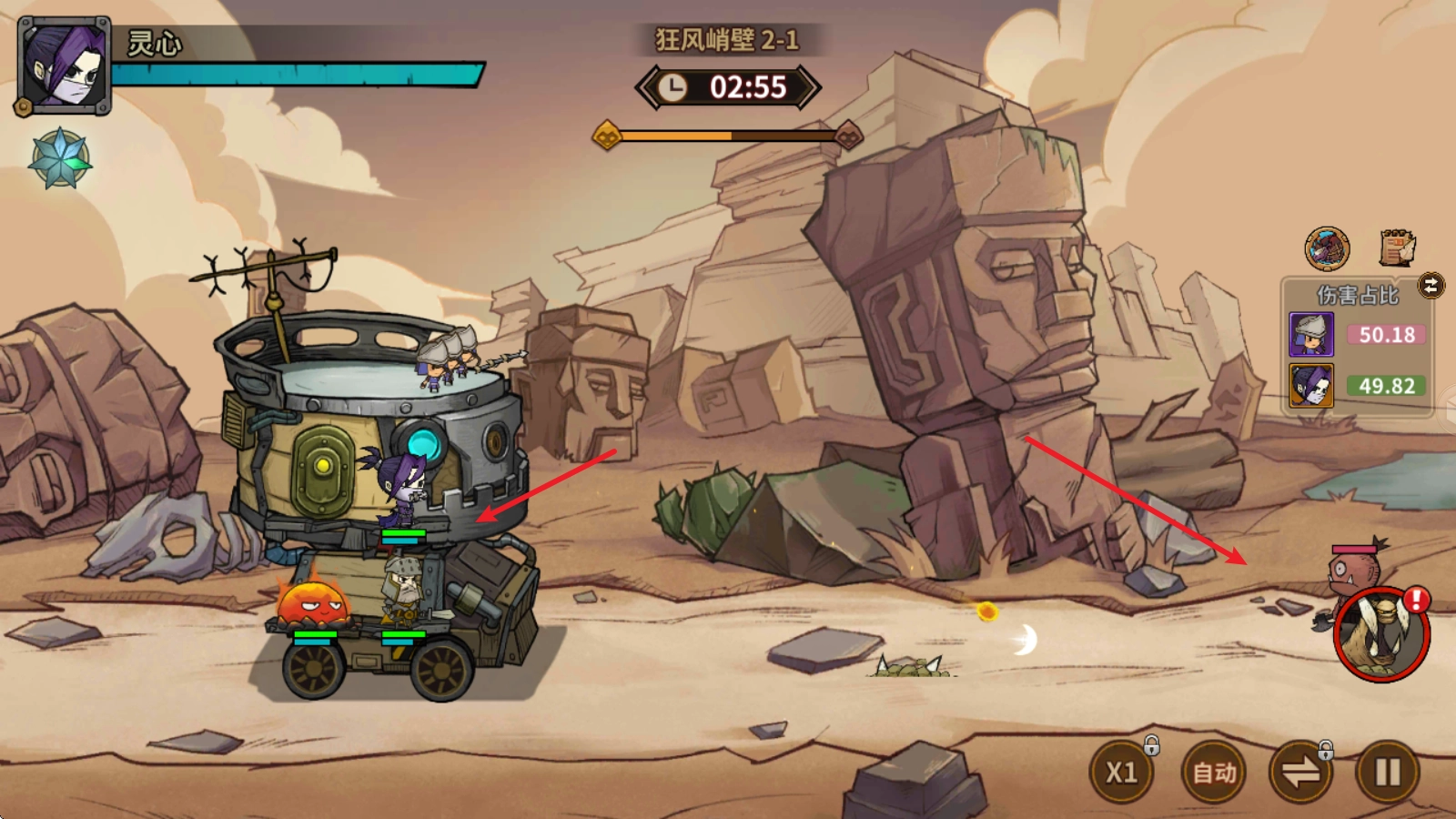
Task: Activate the teal crystal star skill
Action: (x=60, y=158)
